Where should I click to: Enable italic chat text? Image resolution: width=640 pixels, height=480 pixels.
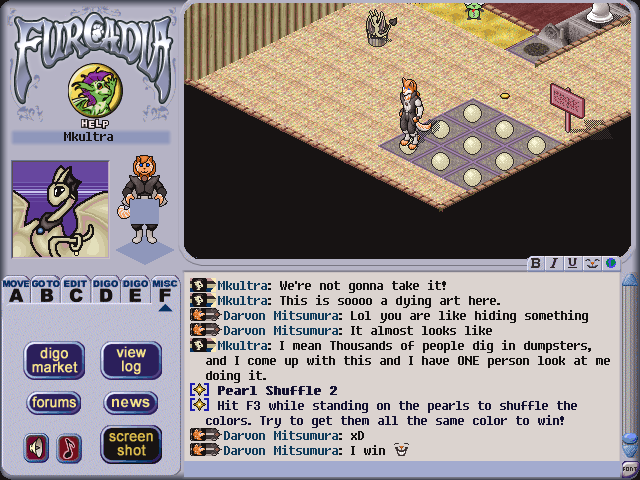(x=554, y=264)
